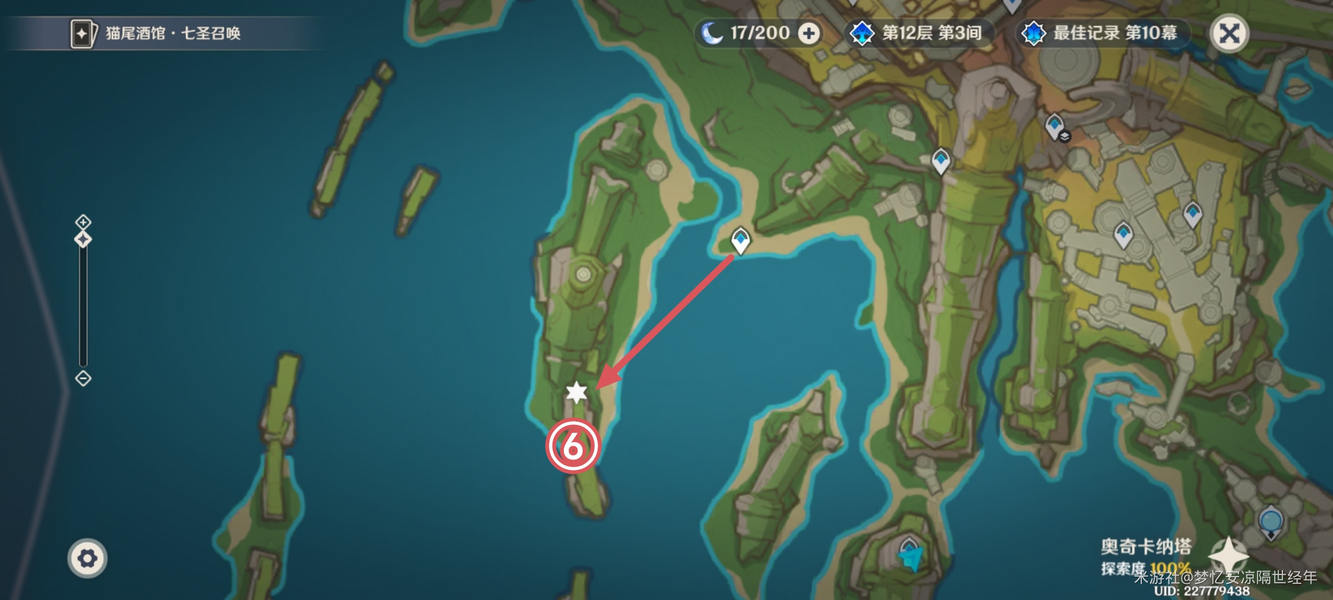Open 奥奇卡纳塔 exploration progress star
The width and height of the screenshot is (1333, 600).
click(1228, 555)
